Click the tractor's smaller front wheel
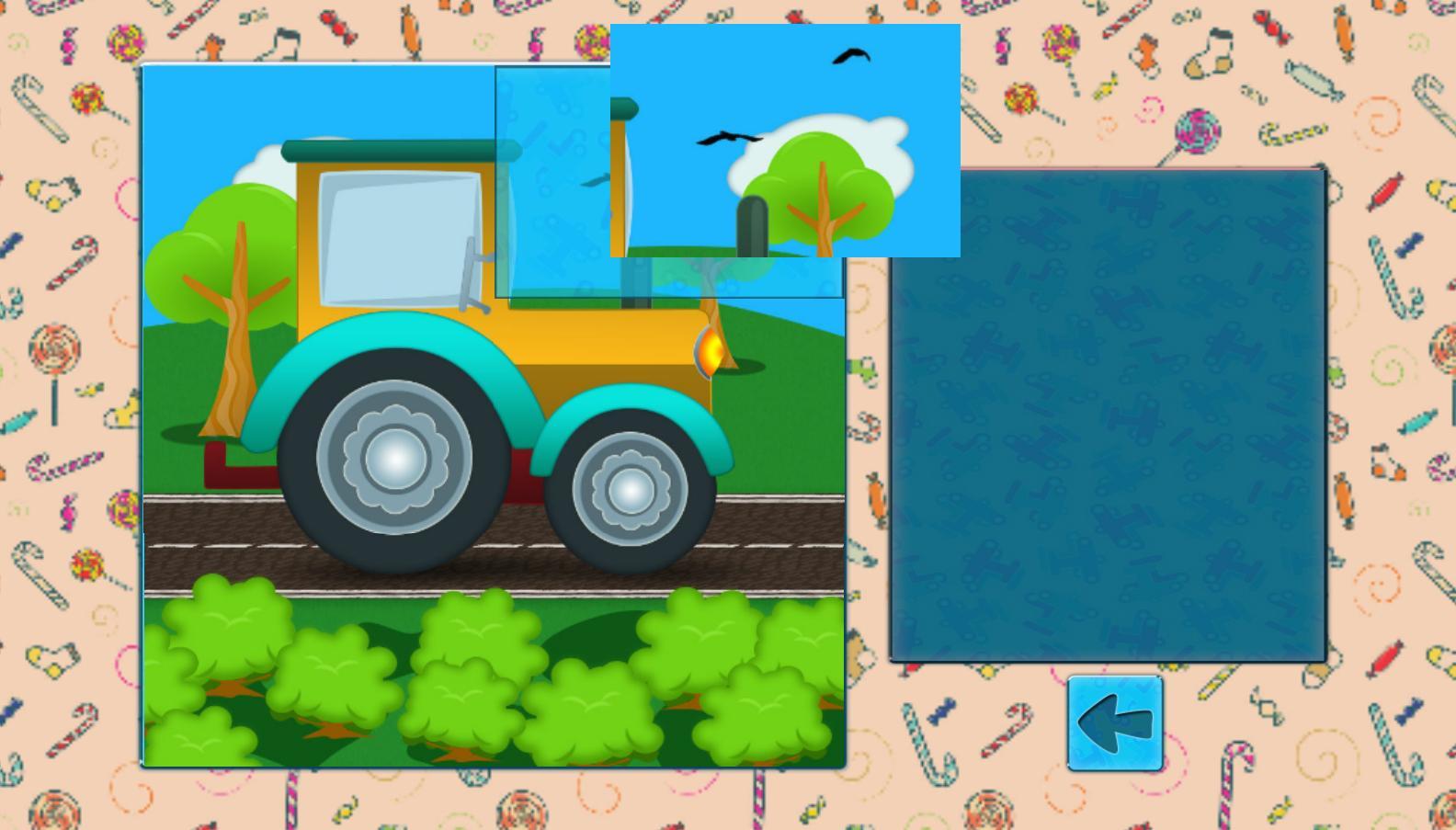The width and height of the screenshot is (1456, 830). 631,492
